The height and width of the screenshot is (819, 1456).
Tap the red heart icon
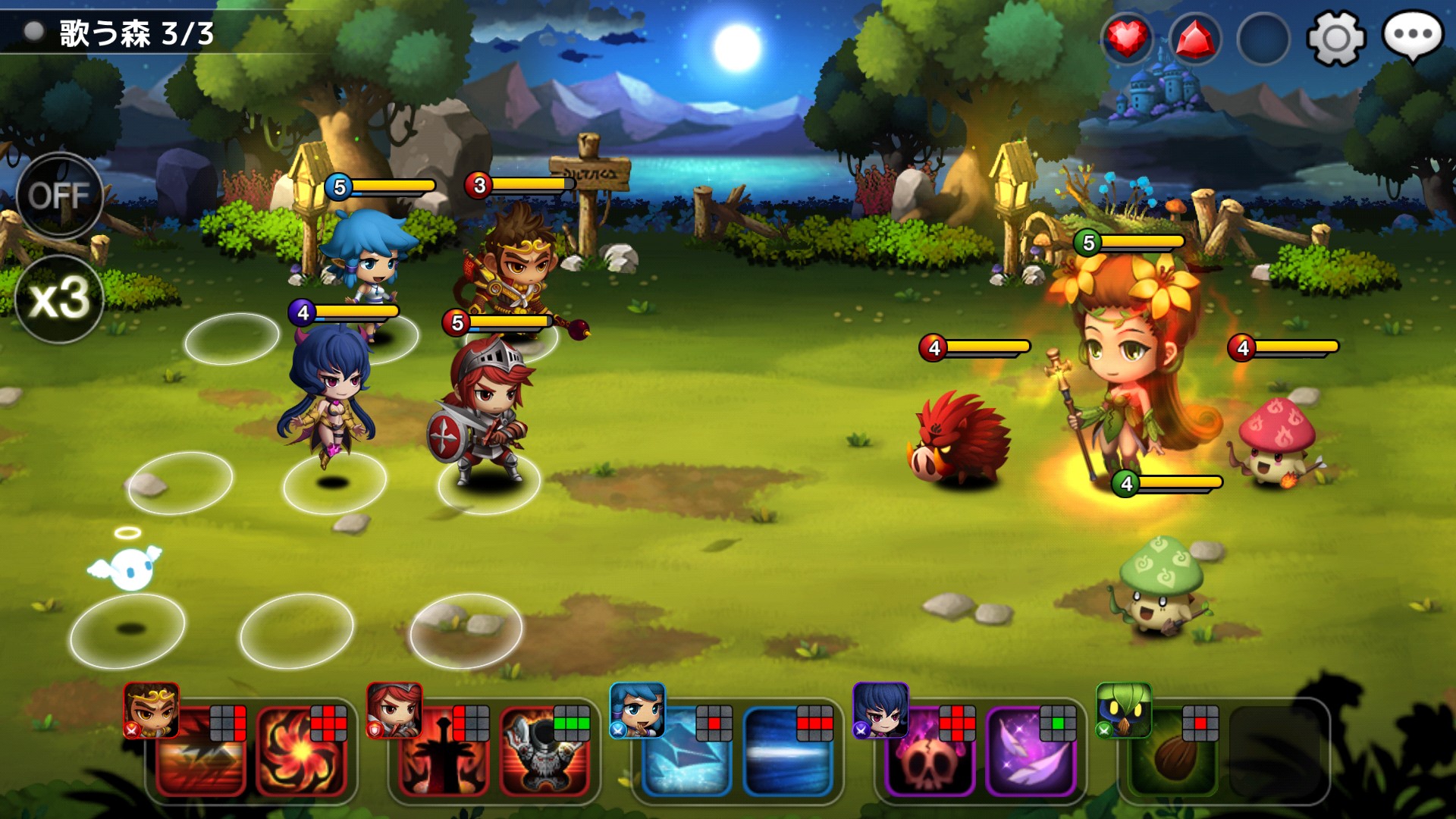tap(1127, 37)
